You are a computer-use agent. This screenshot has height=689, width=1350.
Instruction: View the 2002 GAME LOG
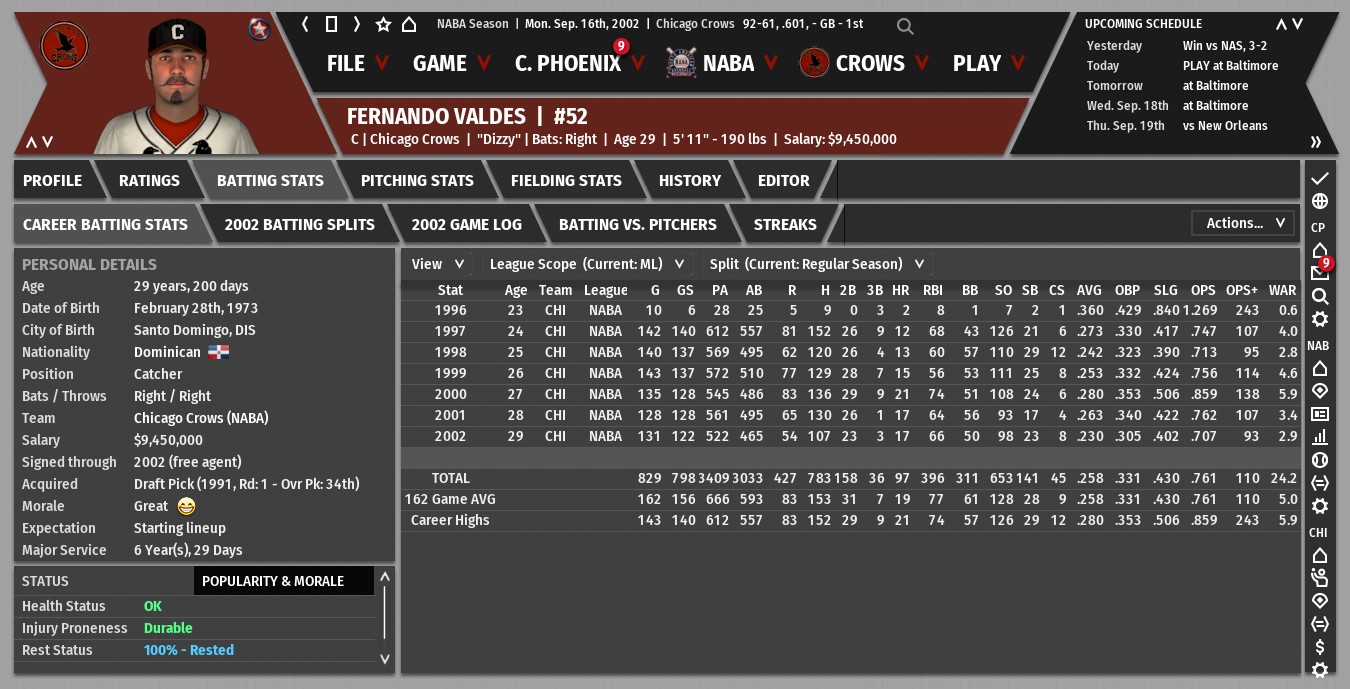[466, 225]
